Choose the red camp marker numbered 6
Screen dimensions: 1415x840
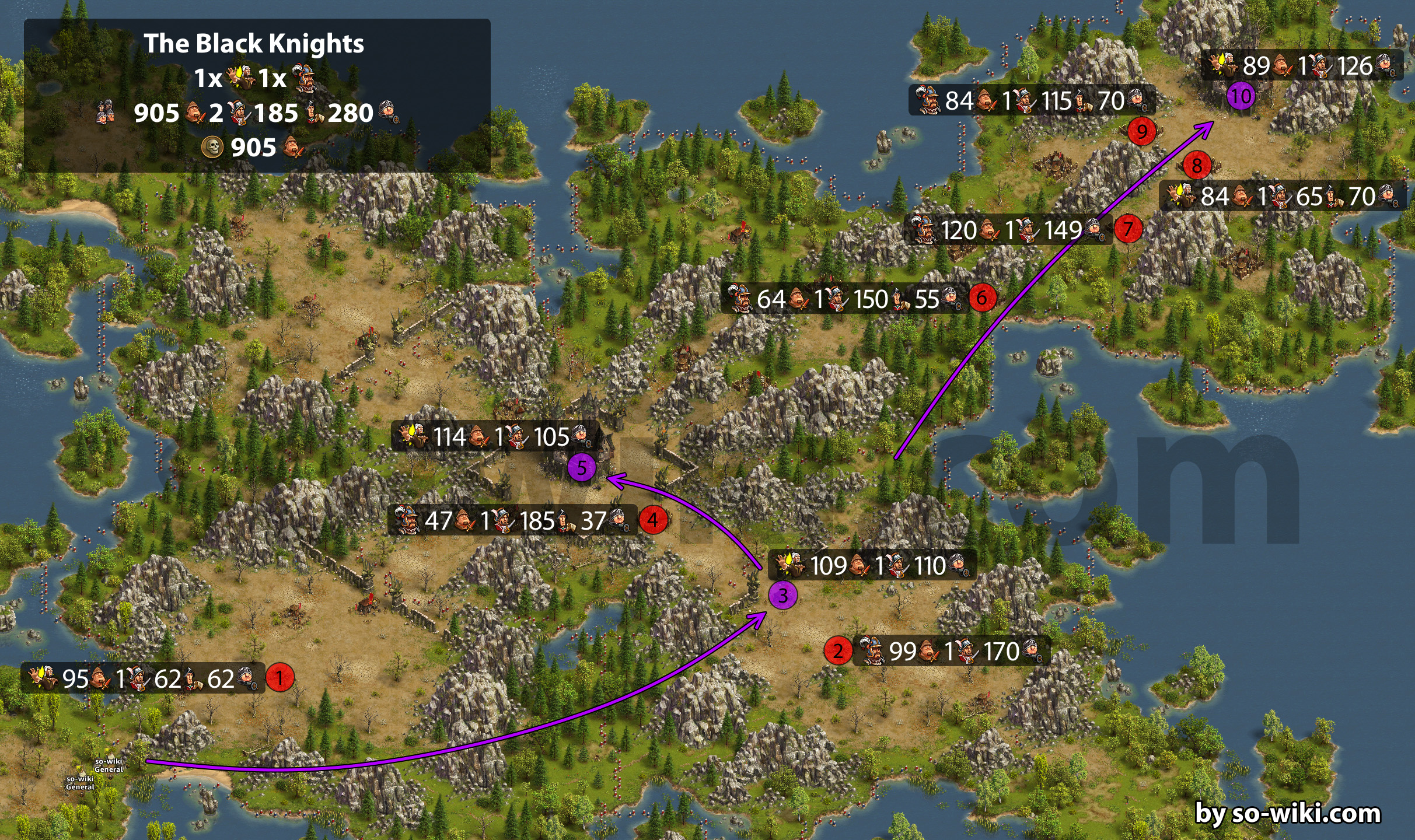tap(982, 298)
